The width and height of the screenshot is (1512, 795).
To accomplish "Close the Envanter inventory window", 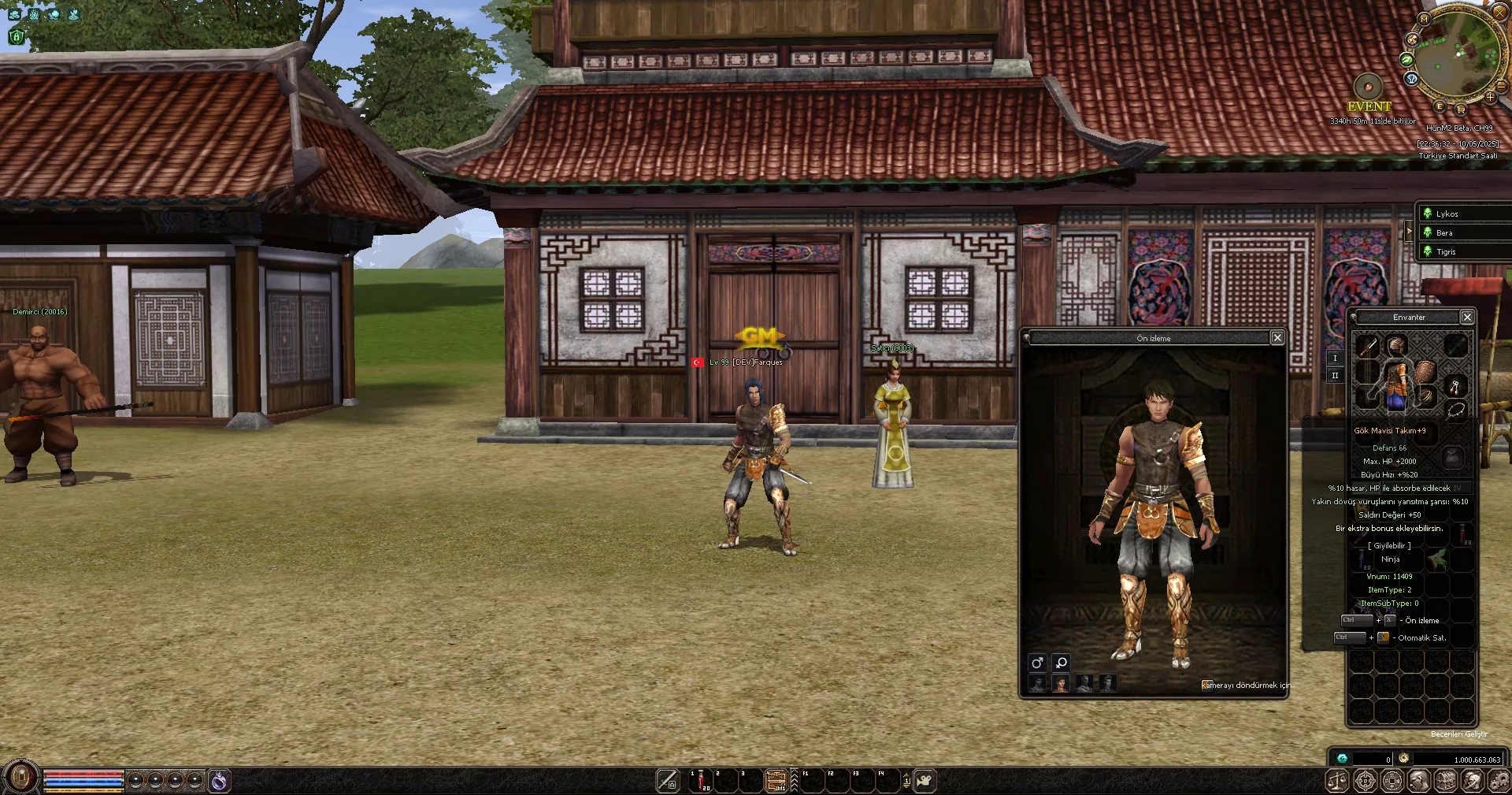I will coord(1466,317).
